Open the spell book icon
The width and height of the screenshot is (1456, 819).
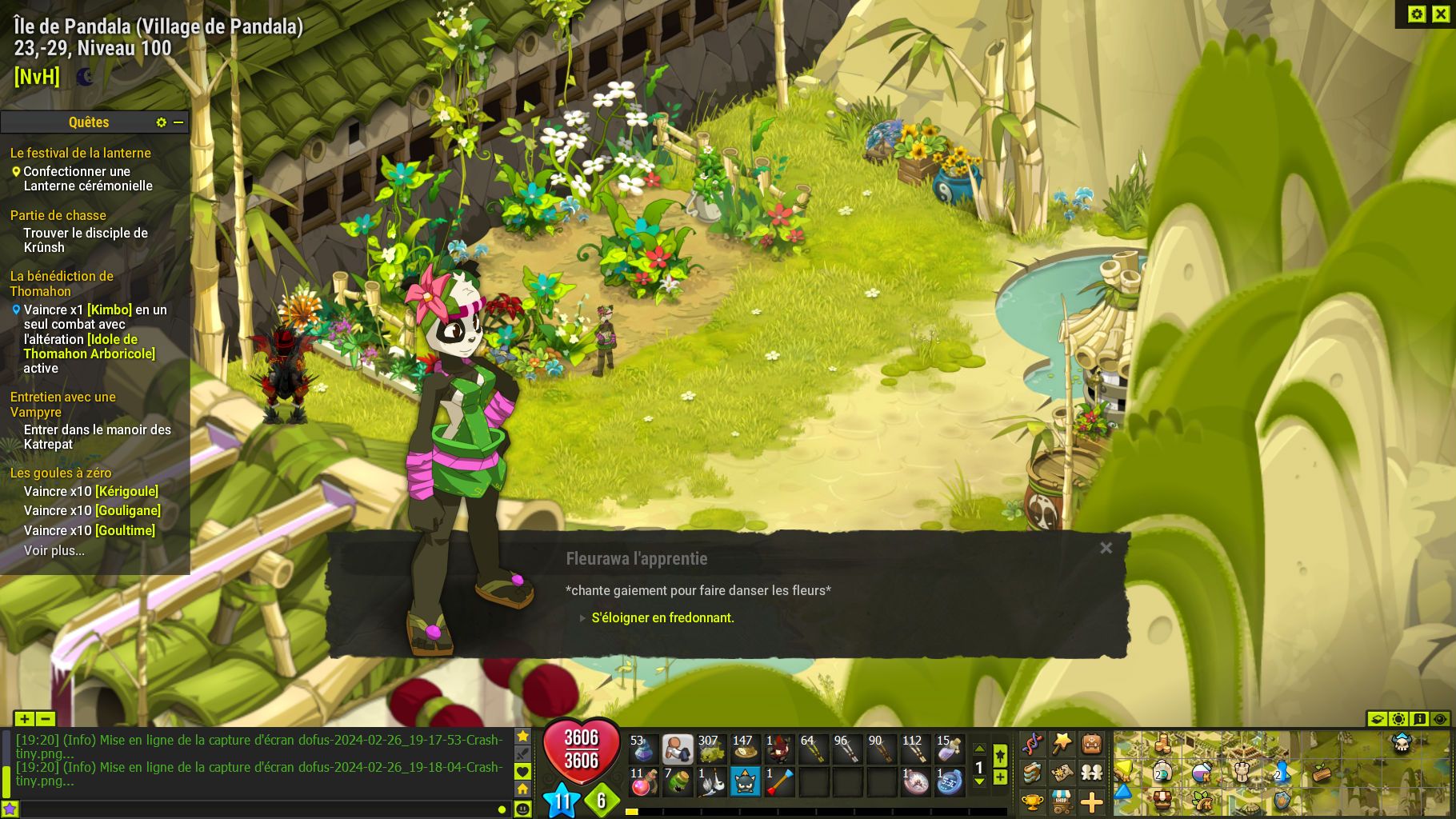(x=1034, y=773)
